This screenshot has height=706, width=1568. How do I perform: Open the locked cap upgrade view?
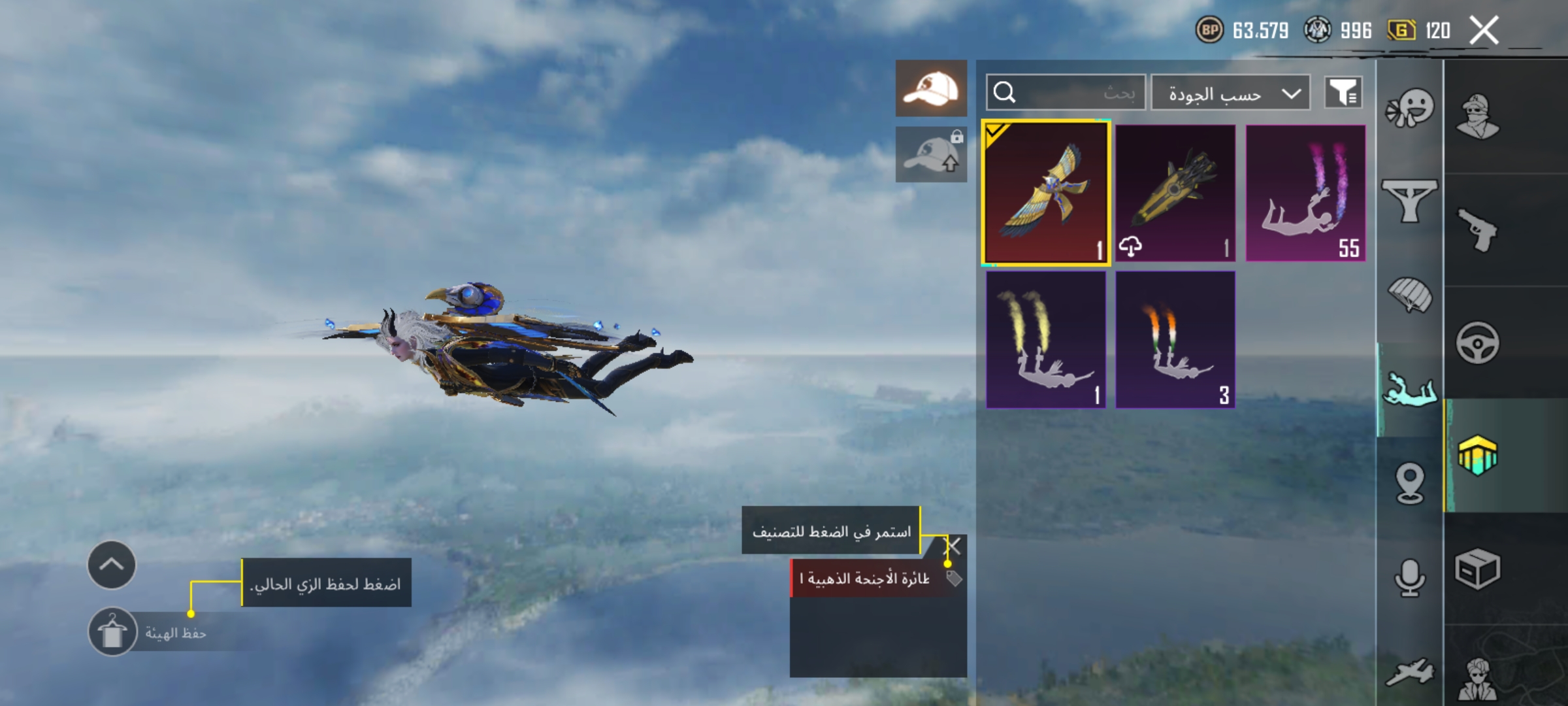coord(931,155)
